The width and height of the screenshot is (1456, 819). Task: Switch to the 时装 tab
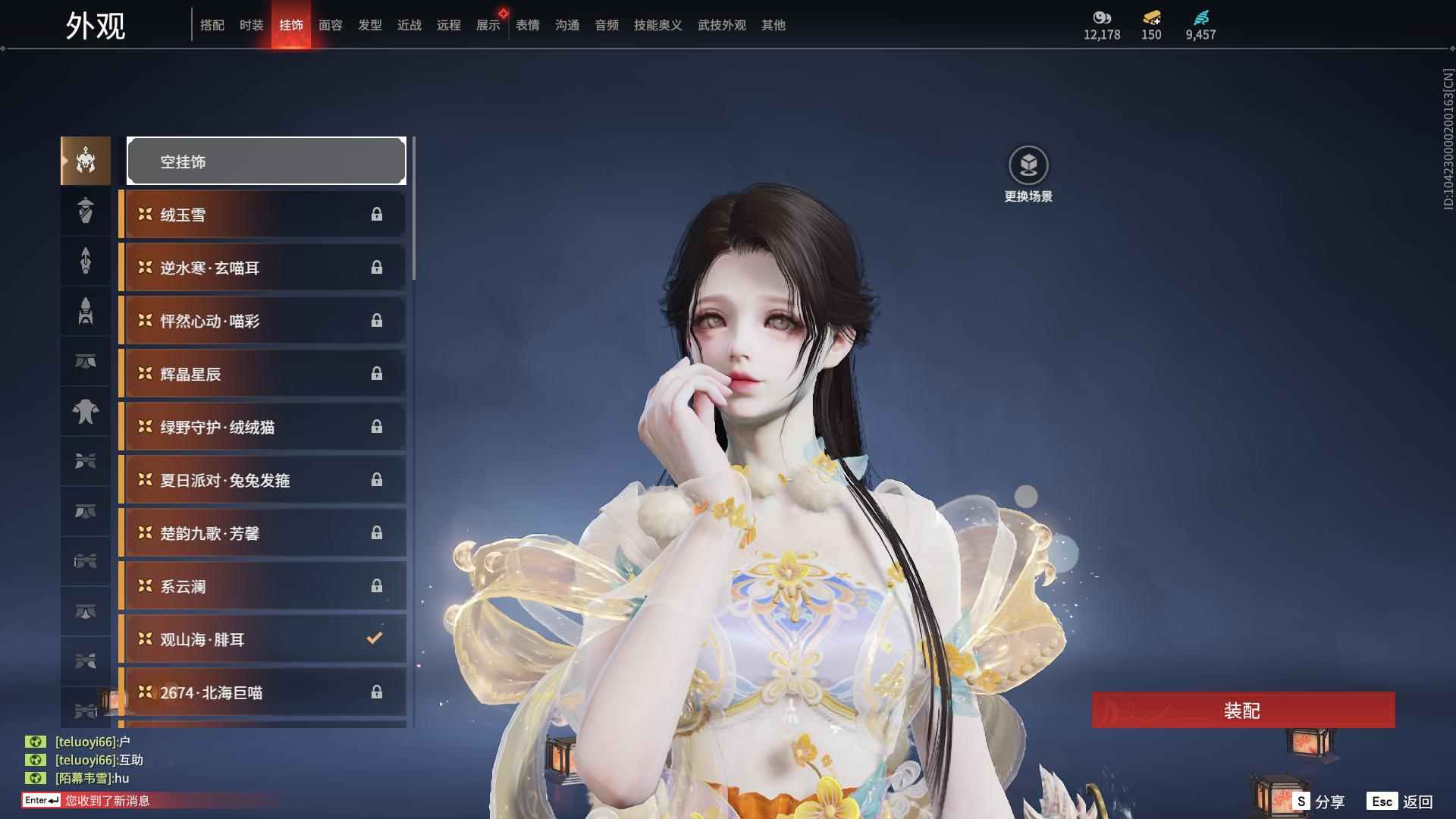click(x=252, y=24)
